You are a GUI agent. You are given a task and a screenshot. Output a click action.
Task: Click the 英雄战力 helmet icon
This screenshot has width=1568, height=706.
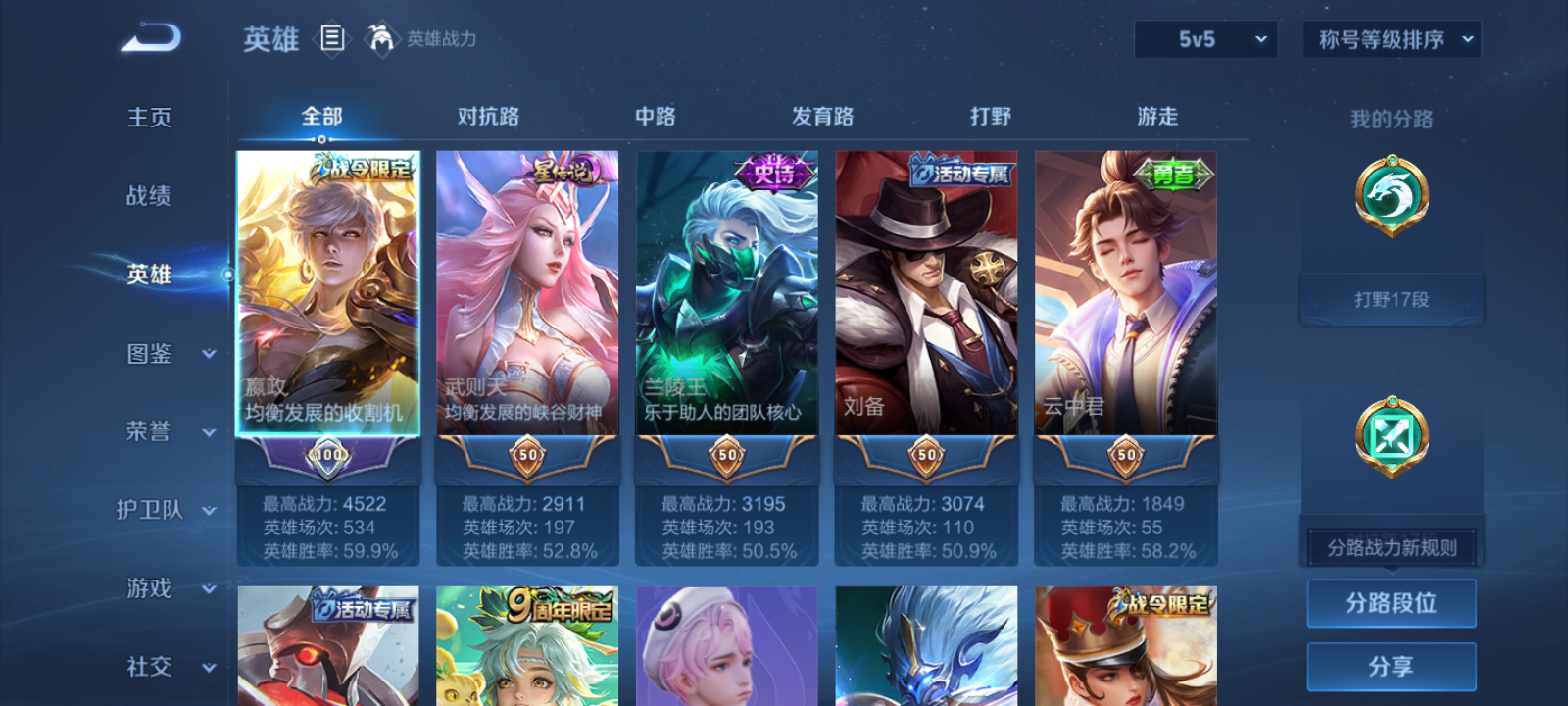[x=382, y=40]
